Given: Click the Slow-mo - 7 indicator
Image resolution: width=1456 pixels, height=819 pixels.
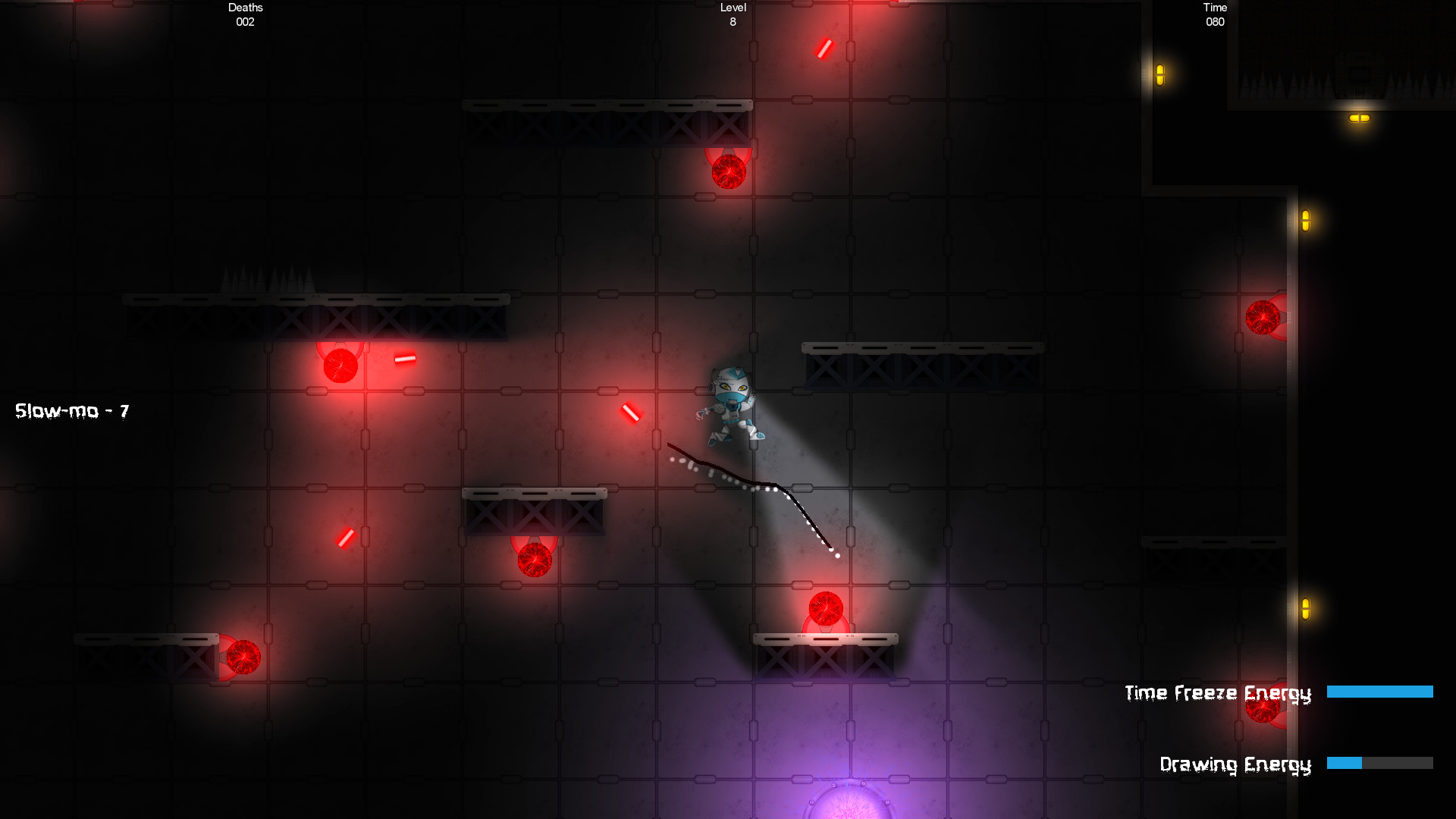Looking at the screenshot, I should pyautogui.click(x=72, y=410).
